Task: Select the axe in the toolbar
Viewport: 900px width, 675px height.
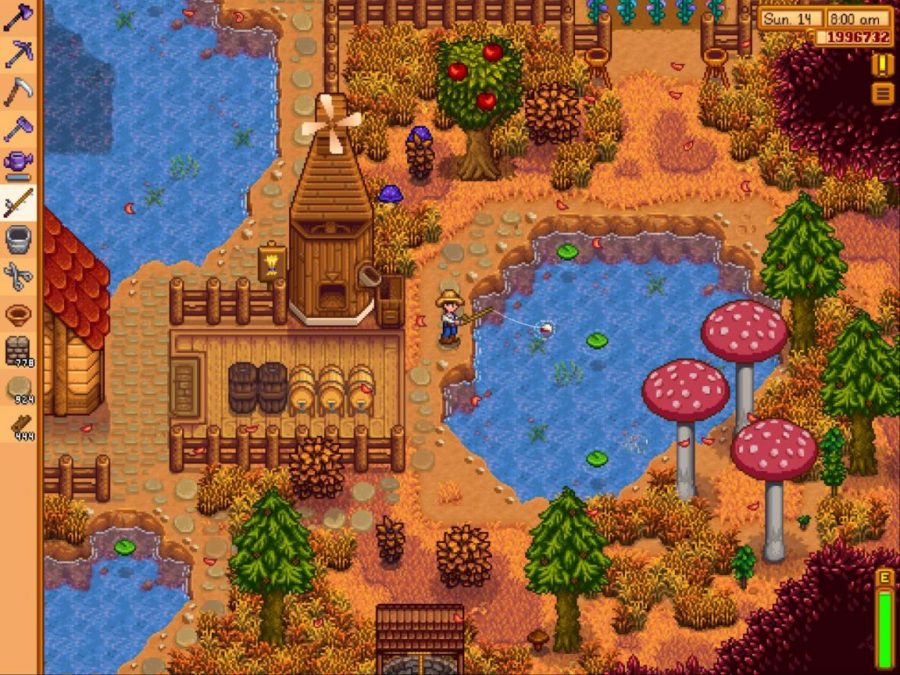Action: click(19, 16)
